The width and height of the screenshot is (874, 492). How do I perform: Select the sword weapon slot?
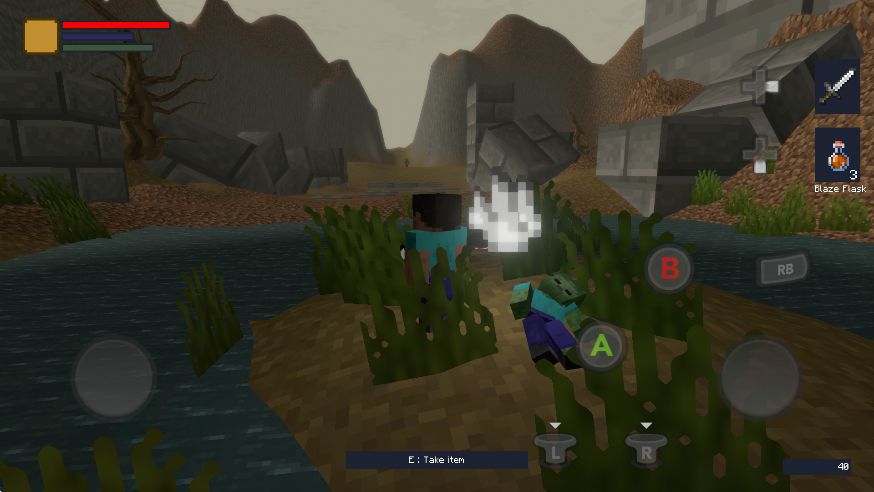(837, 87)
